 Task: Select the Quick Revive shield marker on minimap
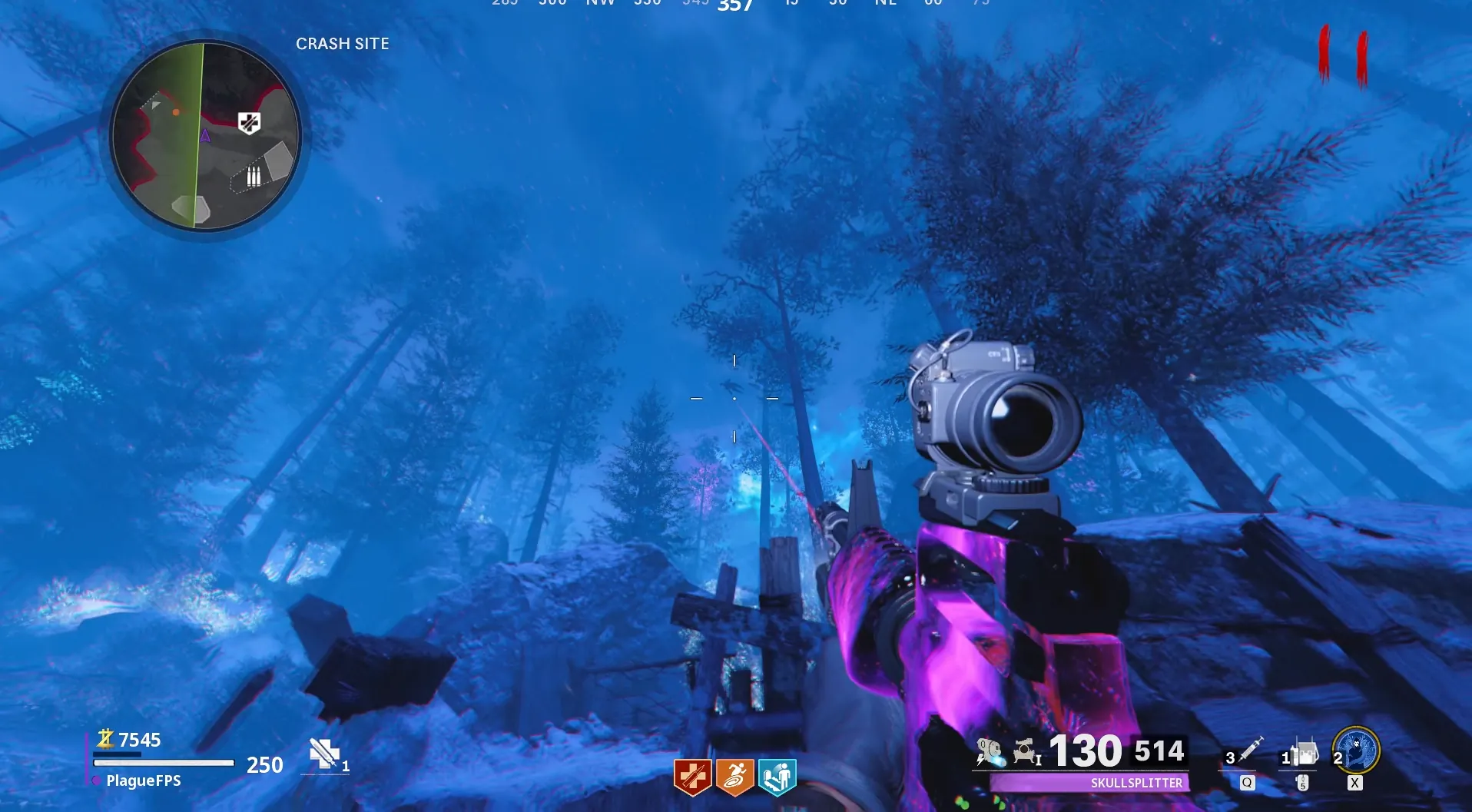[249, 123]
